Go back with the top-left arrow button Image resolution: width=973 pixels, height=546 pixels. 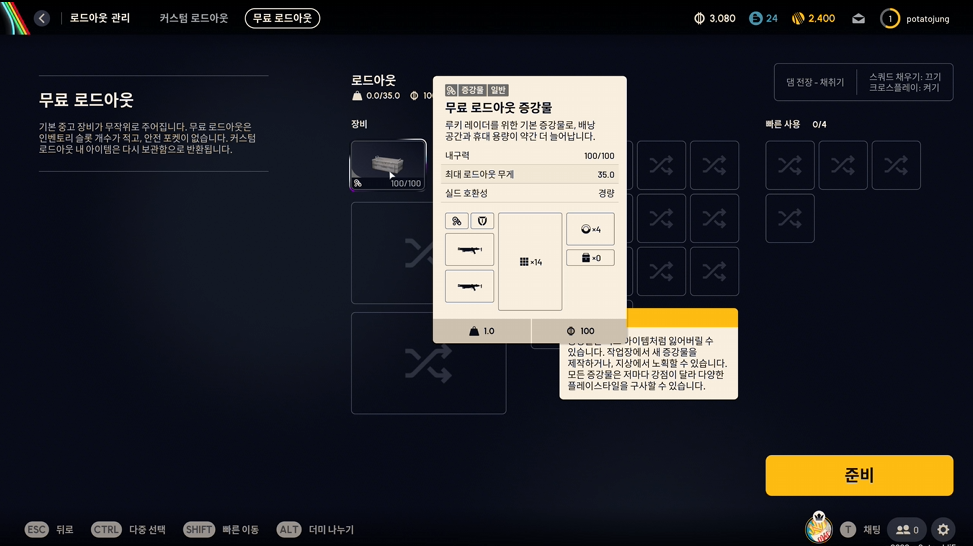click(x=42, y=18)
